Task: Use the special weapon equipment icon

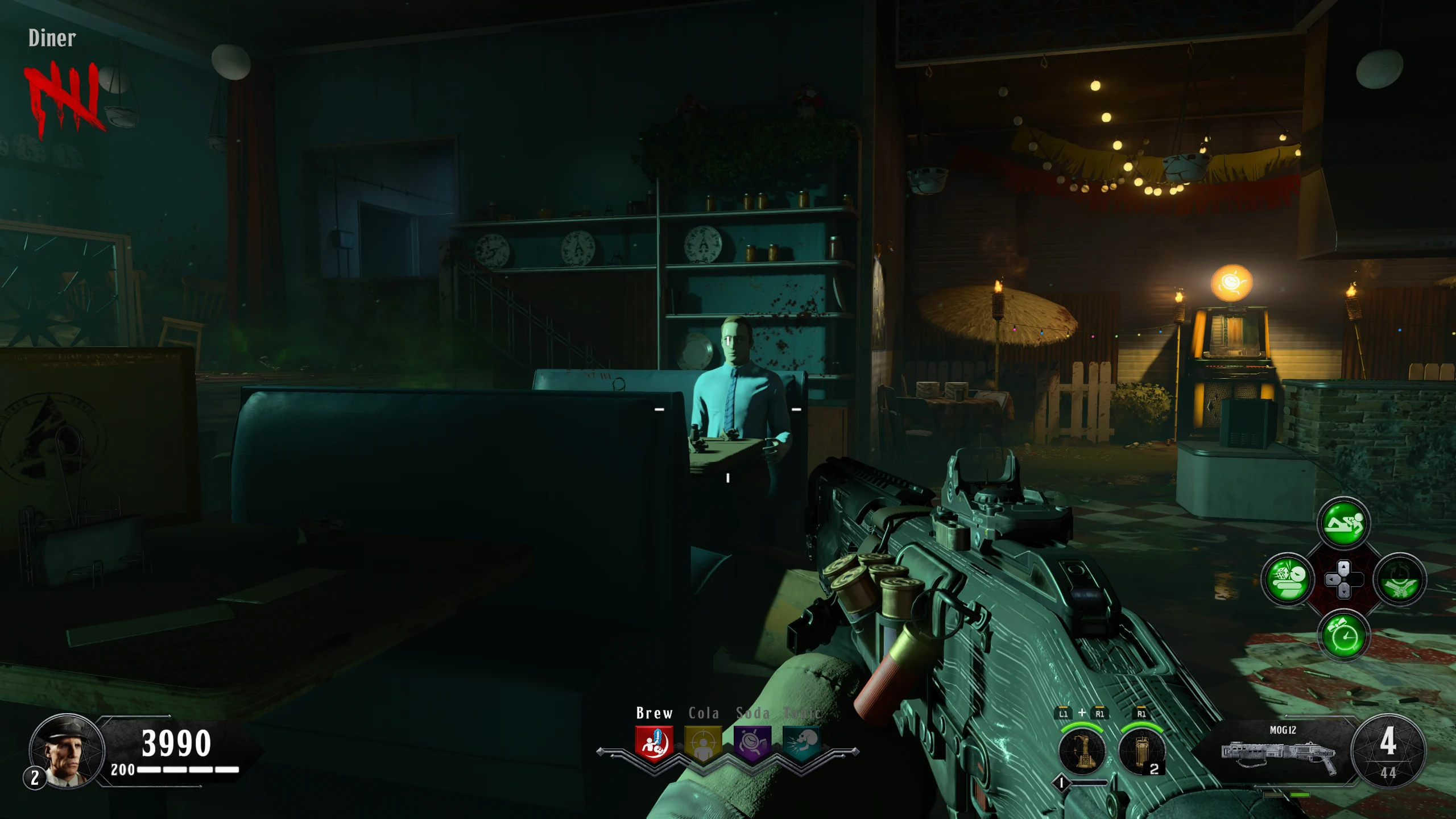Action: click(1082, 751)
